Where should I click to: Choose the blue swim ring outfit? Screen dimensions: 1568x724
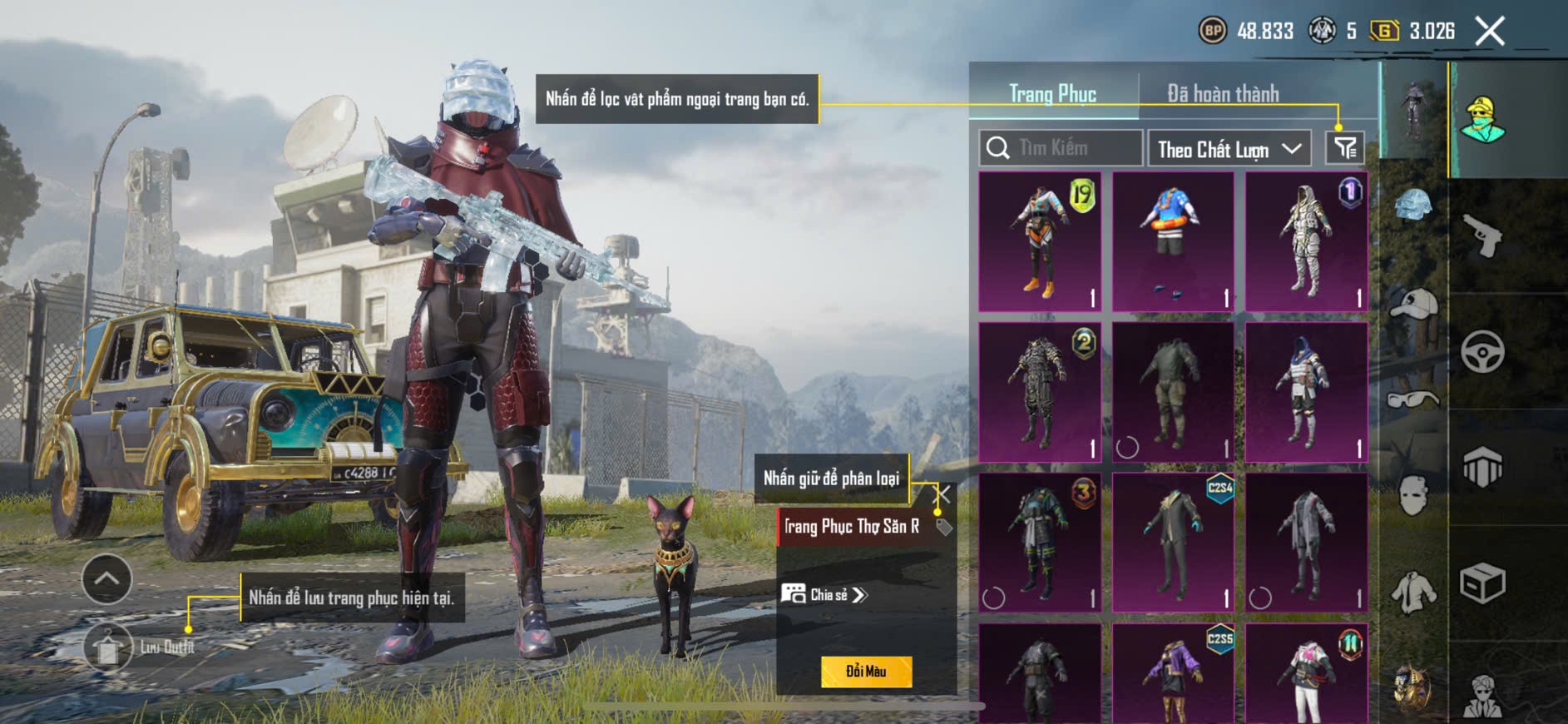tap(1173, 241)
